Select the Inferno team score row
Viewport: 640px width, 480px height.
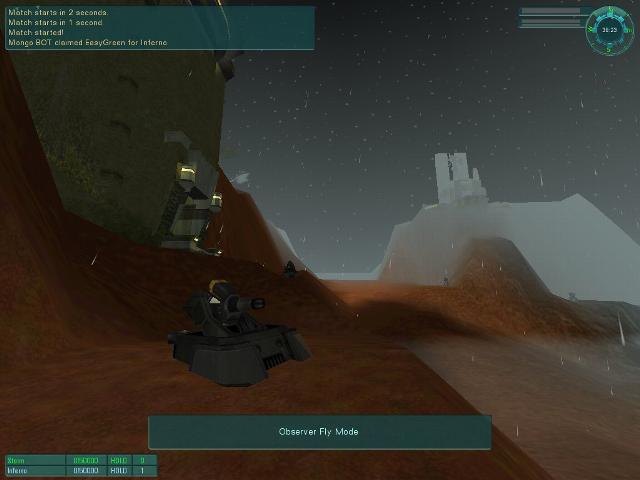point(80,471)
